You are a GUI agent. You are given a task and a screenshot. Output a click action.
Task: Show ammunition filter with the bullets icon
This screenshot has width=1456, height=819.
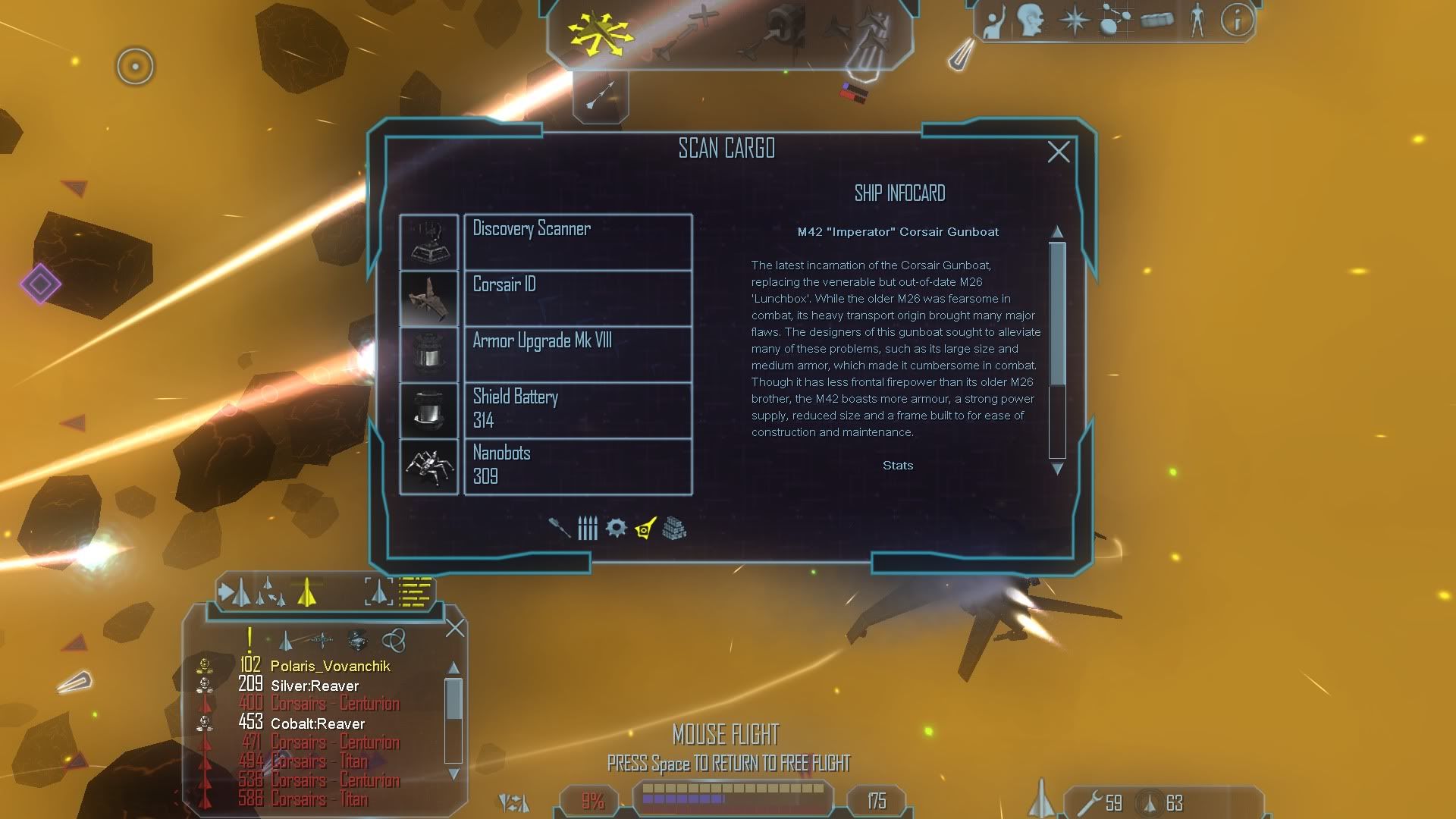click(x=588, y=528)
